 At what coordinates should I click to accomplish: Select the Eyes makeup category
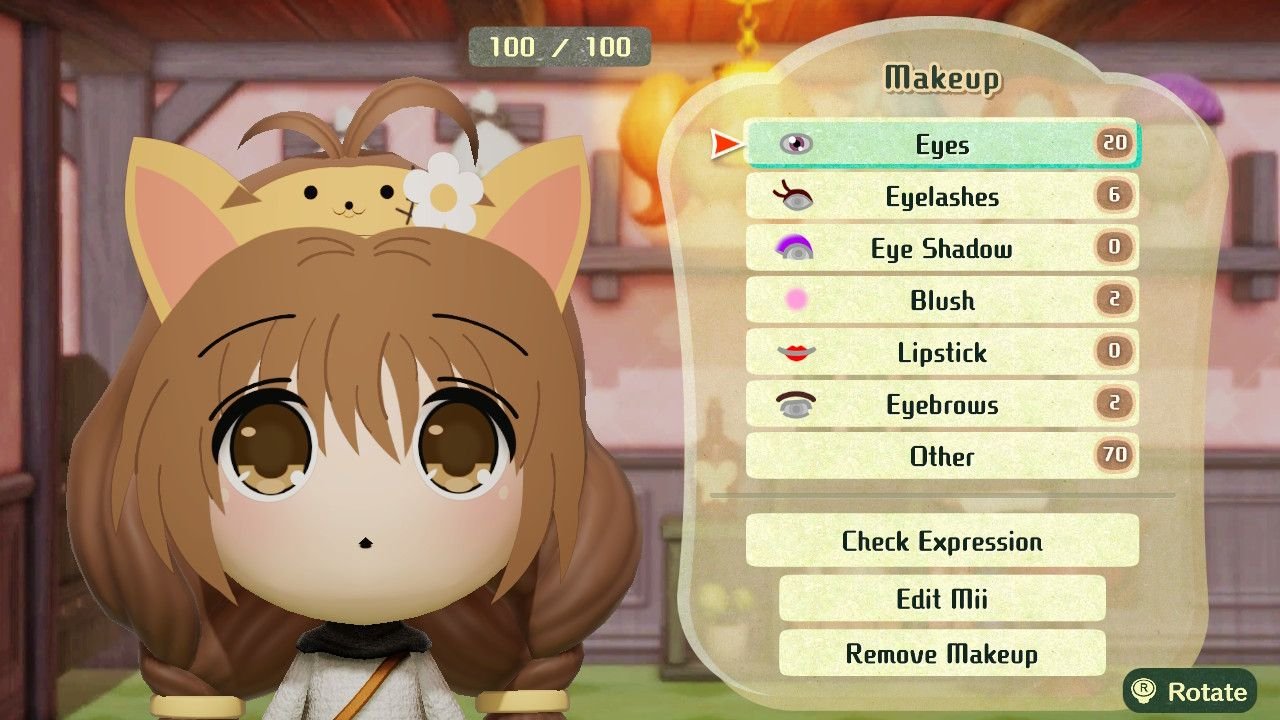(941, 145)
